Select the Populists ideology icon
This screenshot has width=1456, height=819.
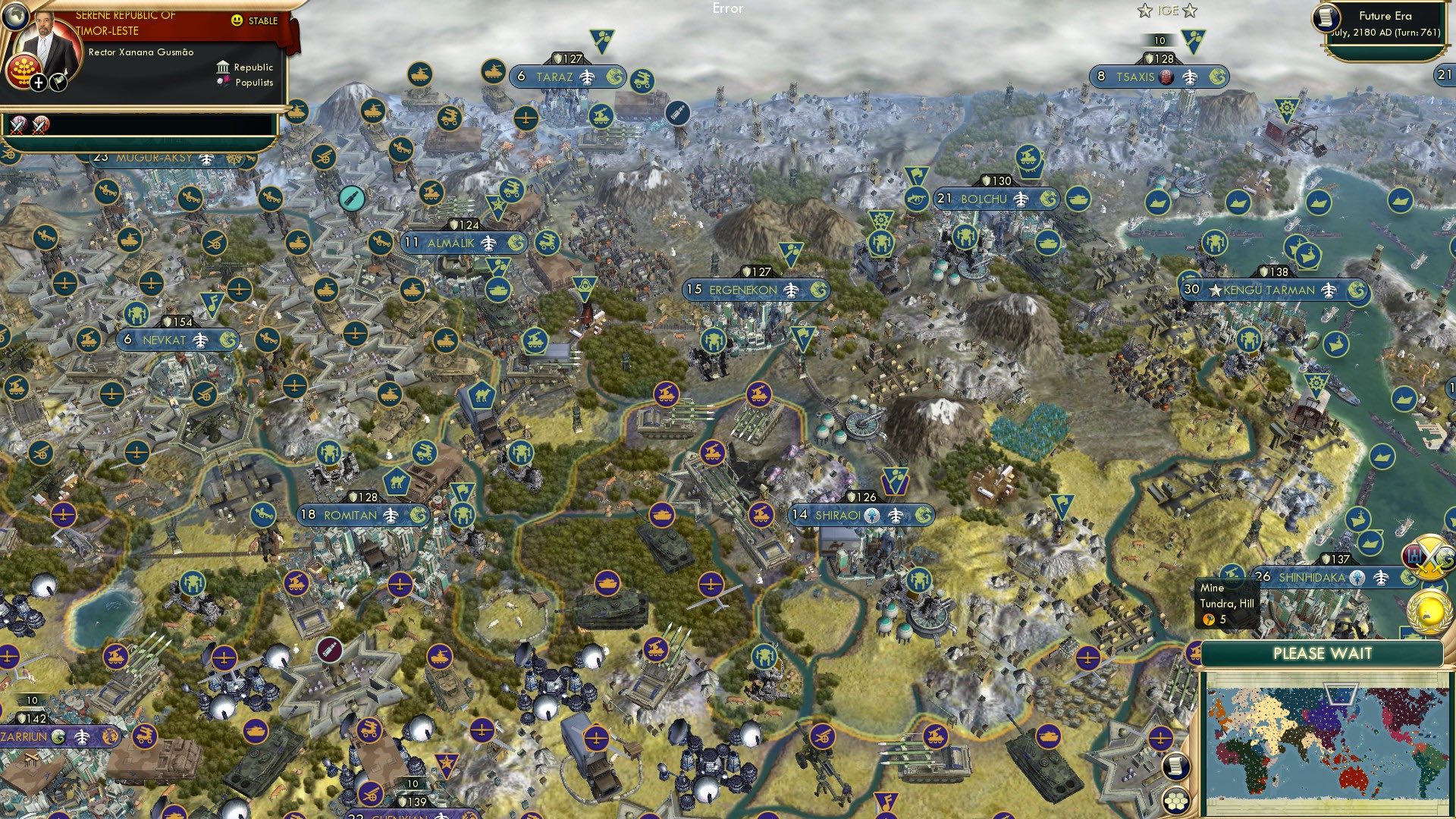[x=223, y=83]
